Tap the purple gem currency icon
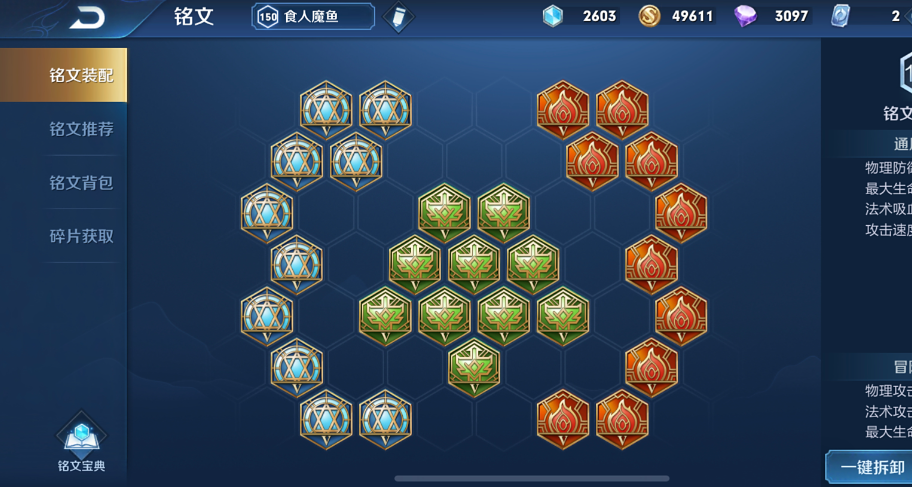The width and height of the screenshot is (912, 487). [746, 16]
